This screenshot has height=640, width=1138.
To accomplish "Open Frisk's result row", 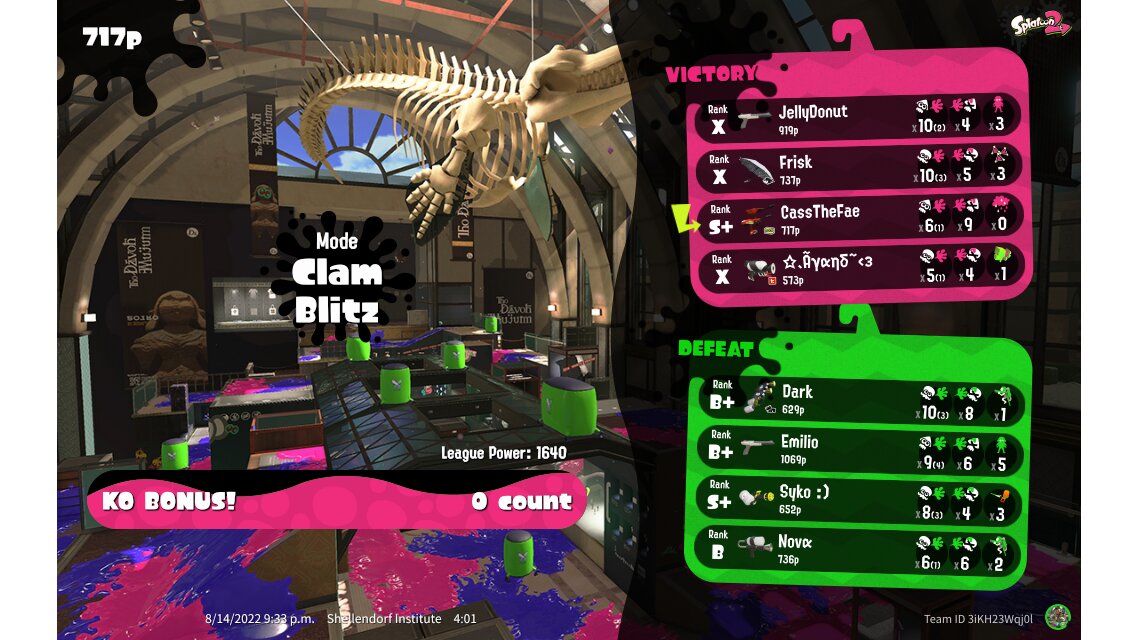I will (x=860, y=168).
